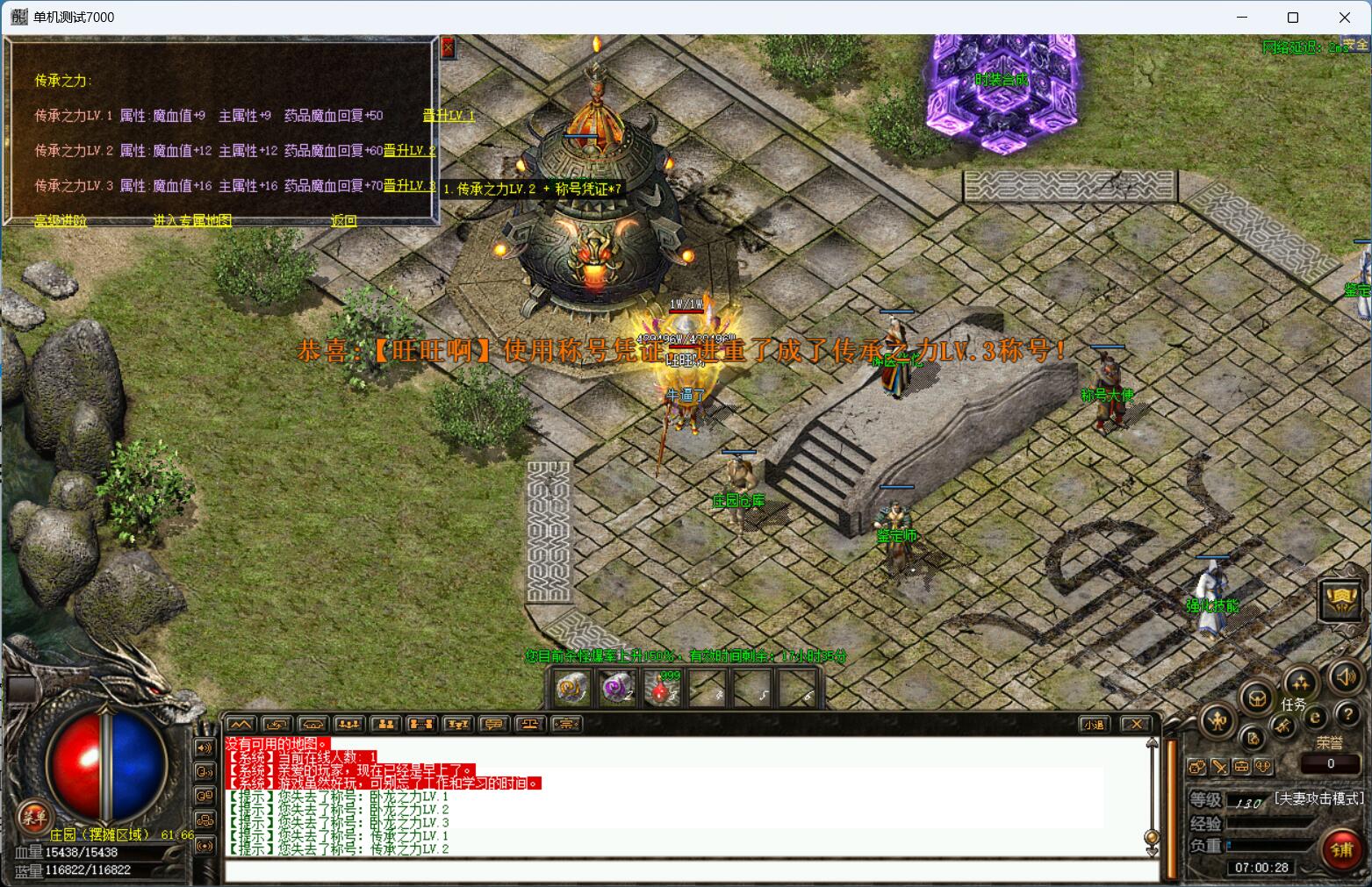The width and height of the screenshot is (1372, 887).
Task: Open the round 菜单 menu button
Action: [x=33, y=816]
